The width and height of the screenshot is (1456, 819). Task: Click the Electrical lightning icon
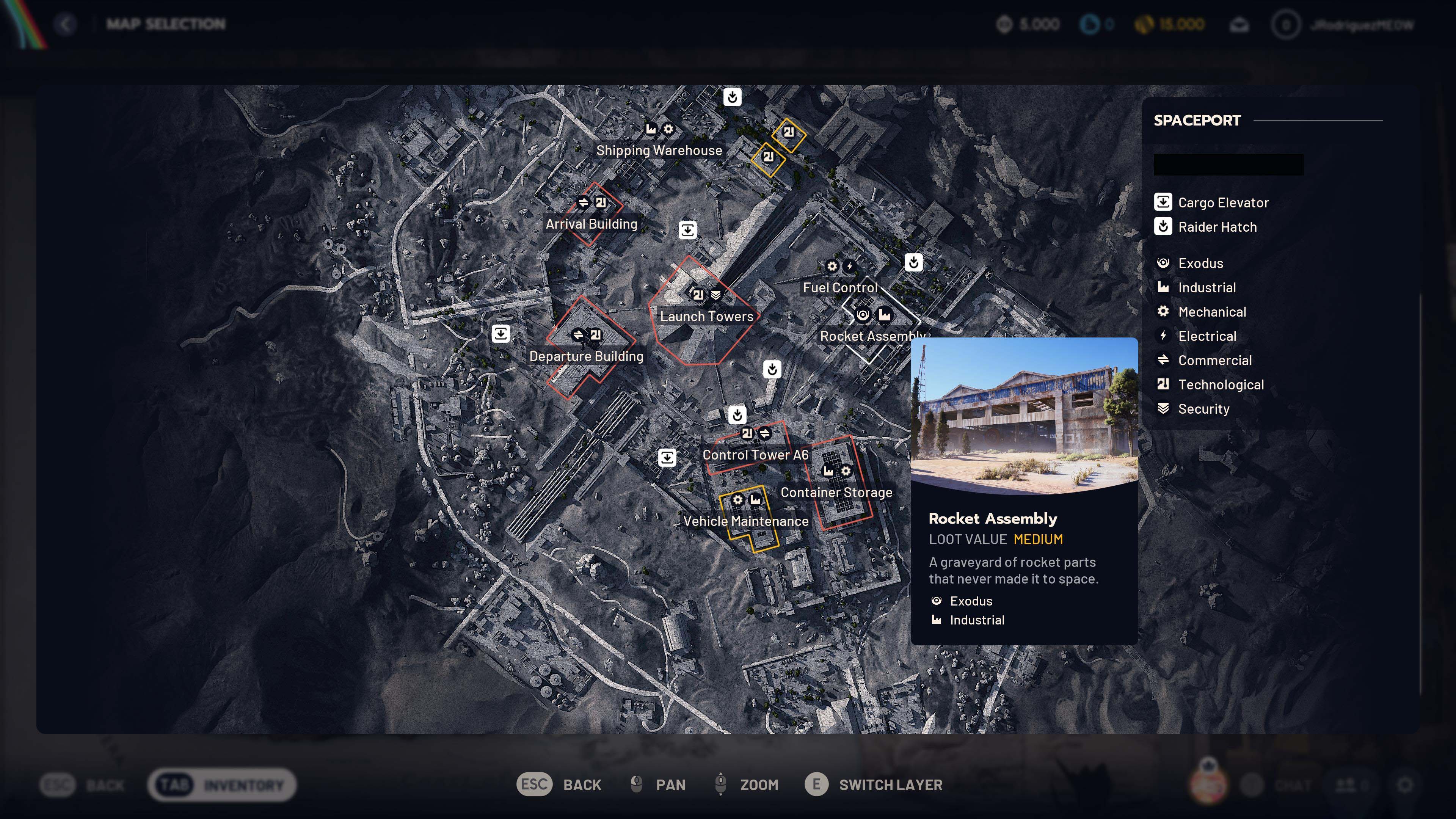(1163, 336)
